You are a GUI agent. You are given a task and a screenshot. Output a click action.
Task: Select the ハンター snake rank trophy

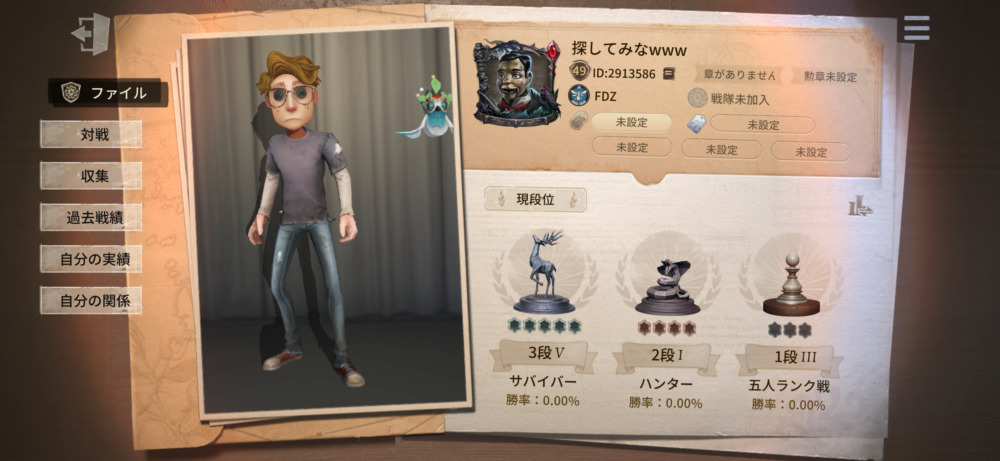point(665,285)
